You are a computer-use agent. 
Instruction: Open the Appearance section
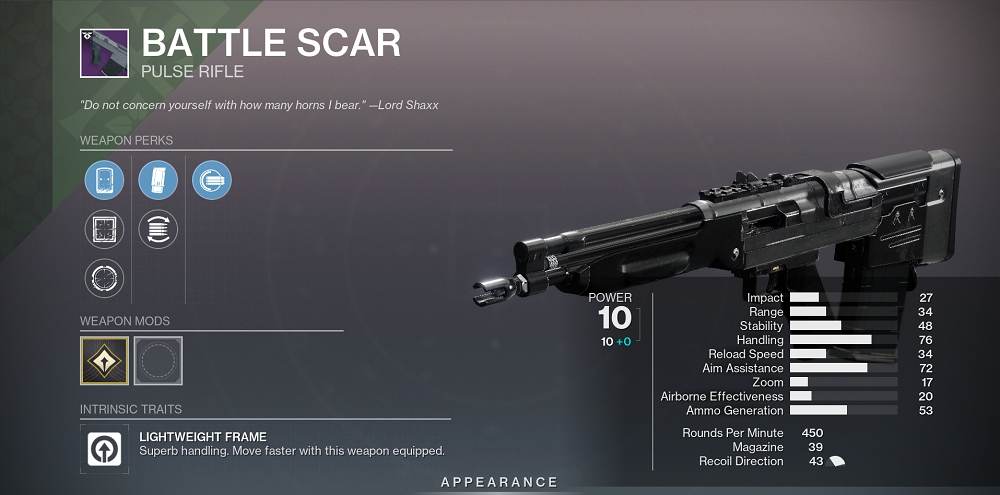tap(499, 482)
